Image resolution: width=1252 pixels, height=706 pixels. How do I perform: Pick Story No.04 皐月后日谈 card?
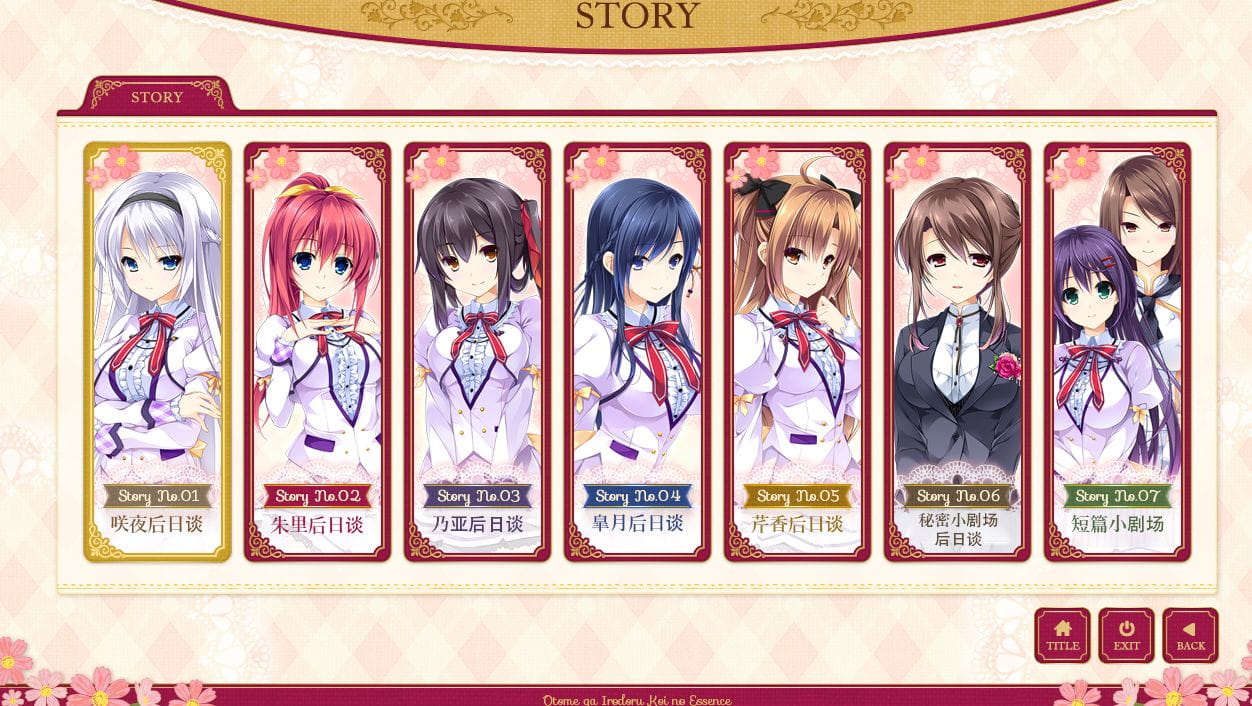(637, 351)
